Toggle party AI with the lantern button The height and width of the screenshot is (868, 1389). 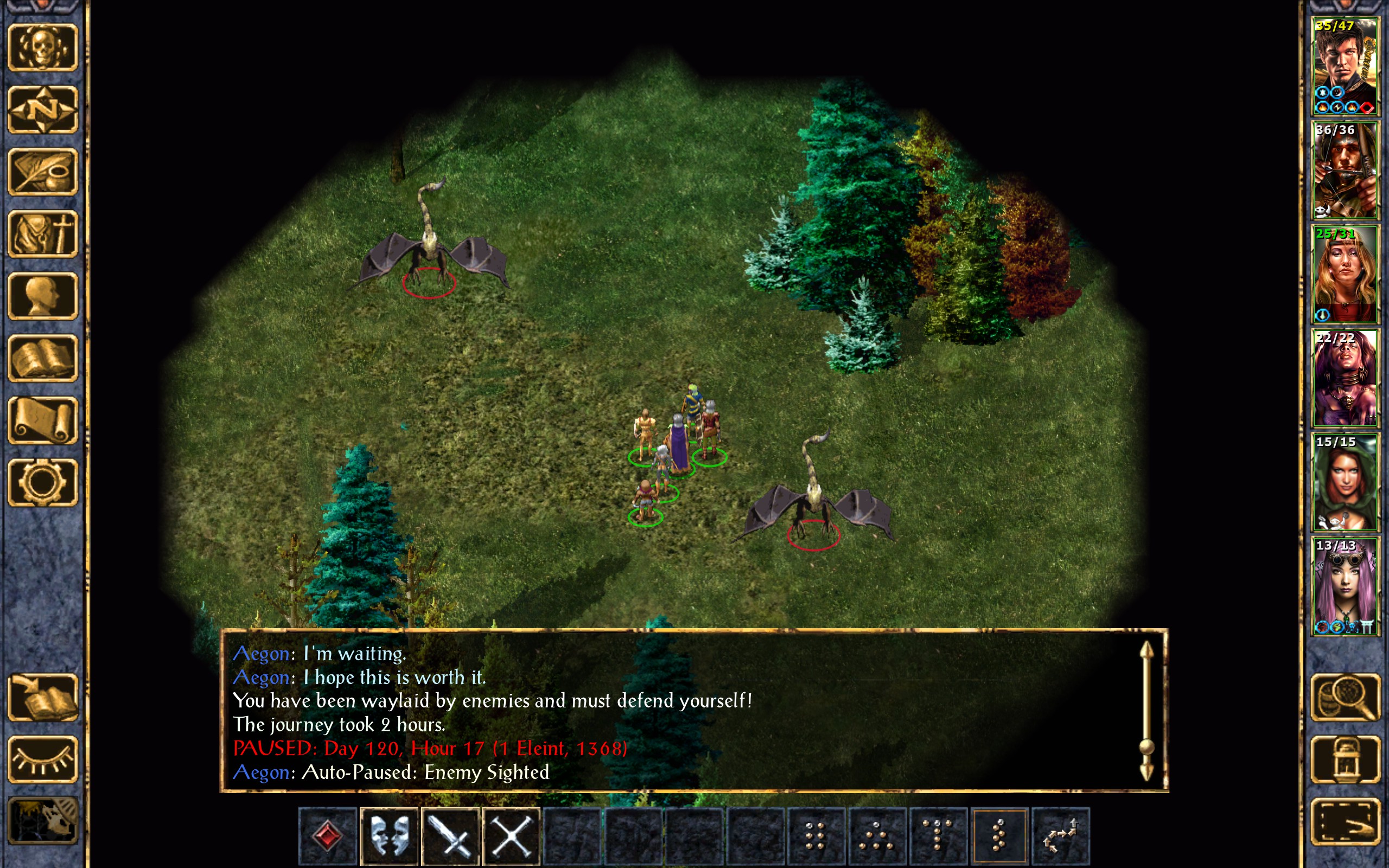[1346, 759]
